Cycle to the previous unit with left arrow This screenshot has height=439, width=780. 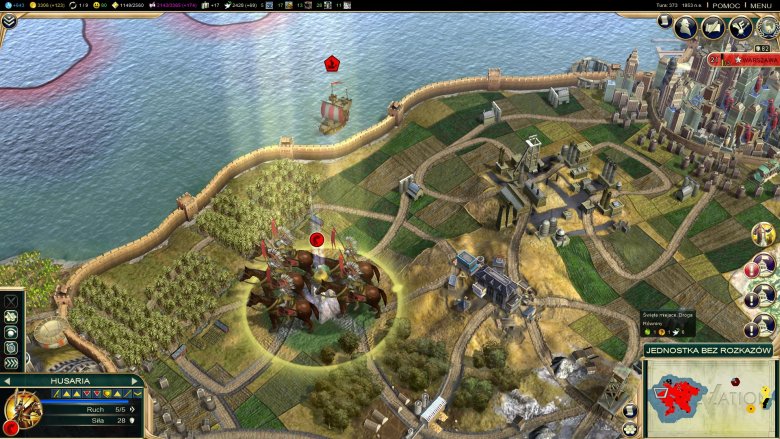click(x=8, y=381)
